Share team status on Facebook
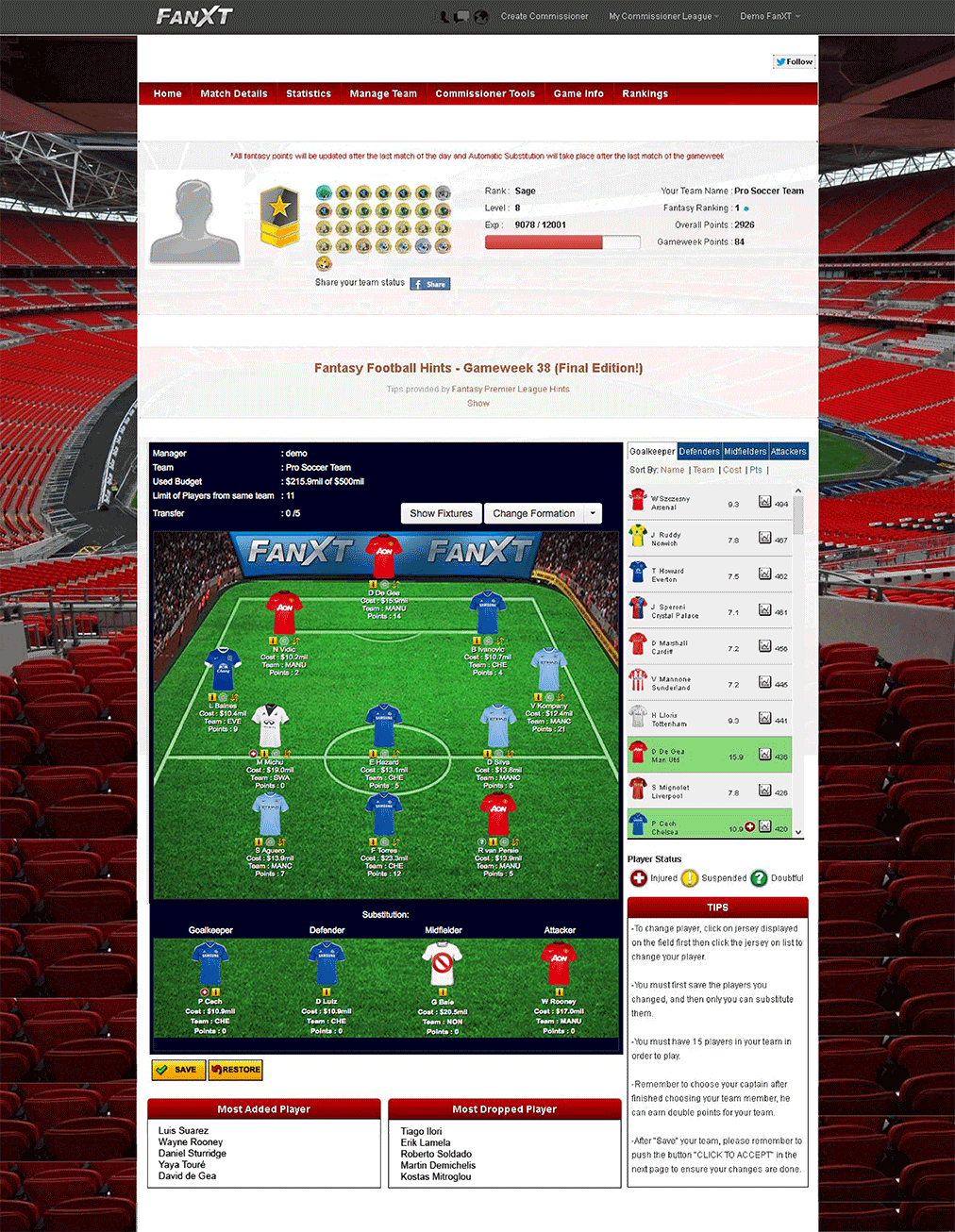Viewport: 955px width, 1232px height. [430, 284]
